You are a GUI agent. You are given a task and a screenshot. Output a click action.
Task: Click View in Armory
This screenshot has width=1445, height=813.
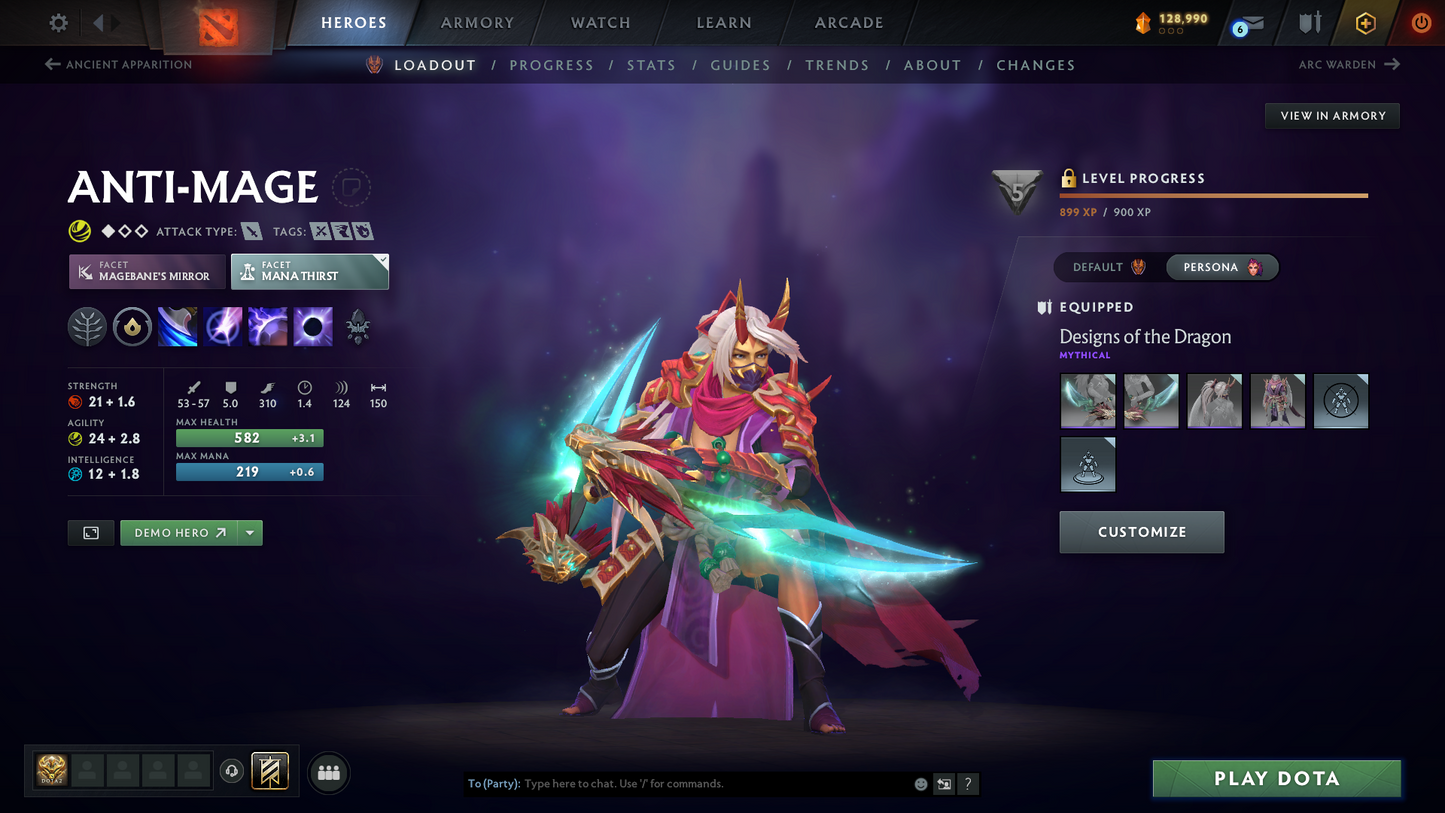[1331, 115]
